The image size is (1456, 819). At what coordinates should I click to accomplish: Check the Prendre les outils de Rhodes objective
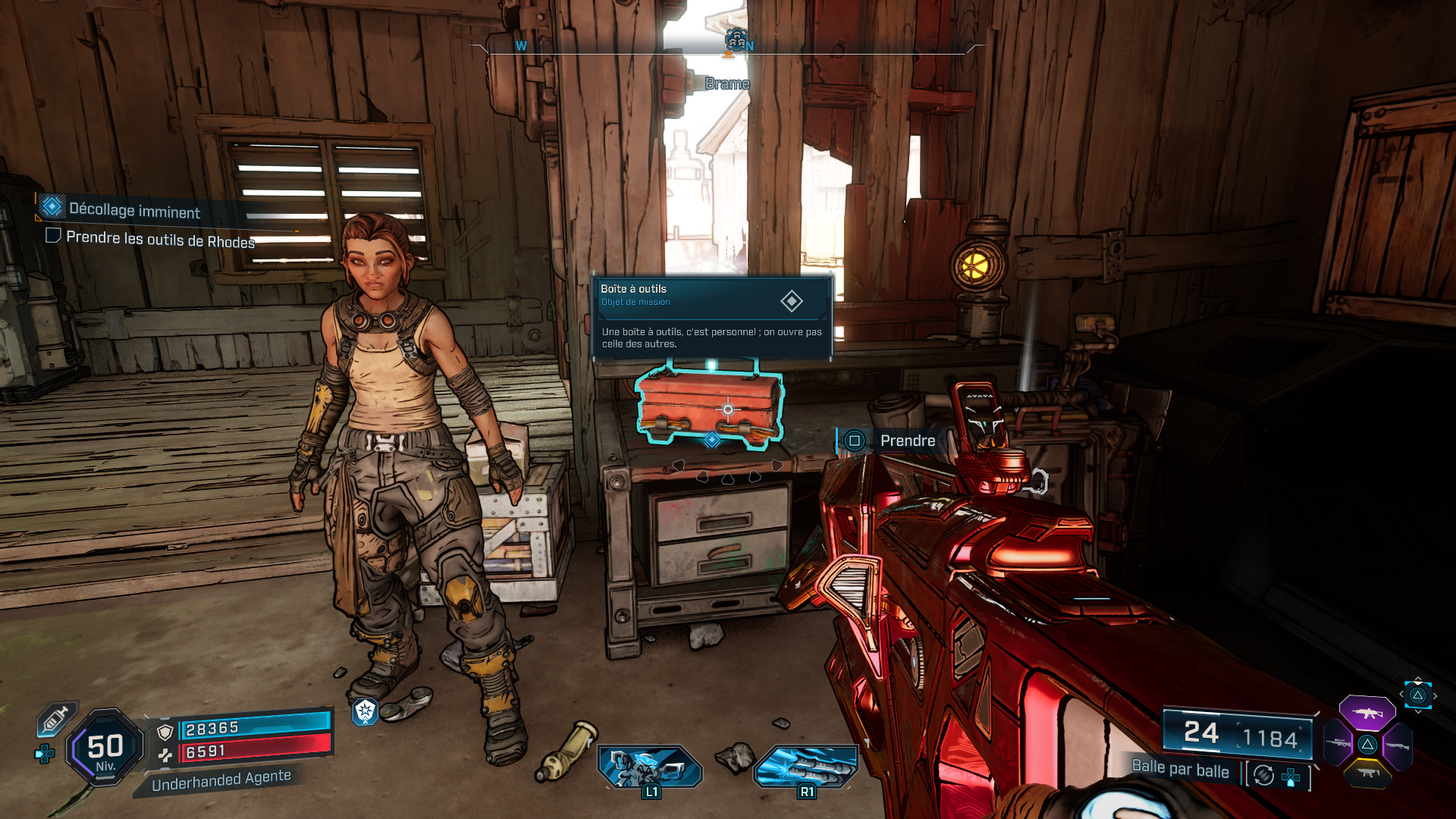pyautogui.click(x=53, y=236)
